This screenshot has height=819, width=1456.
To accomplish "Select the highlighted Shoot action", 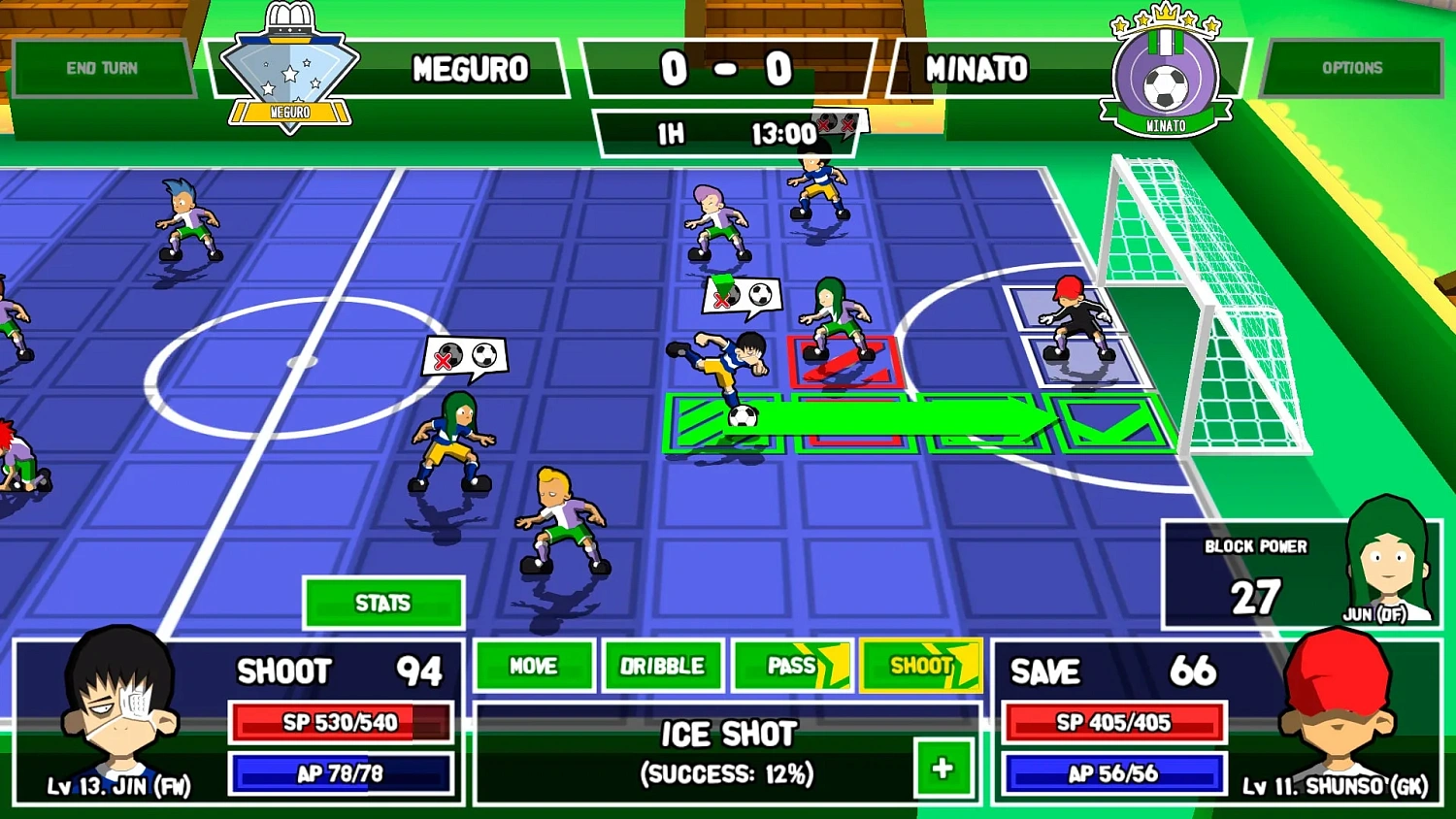I will [919, 666].
